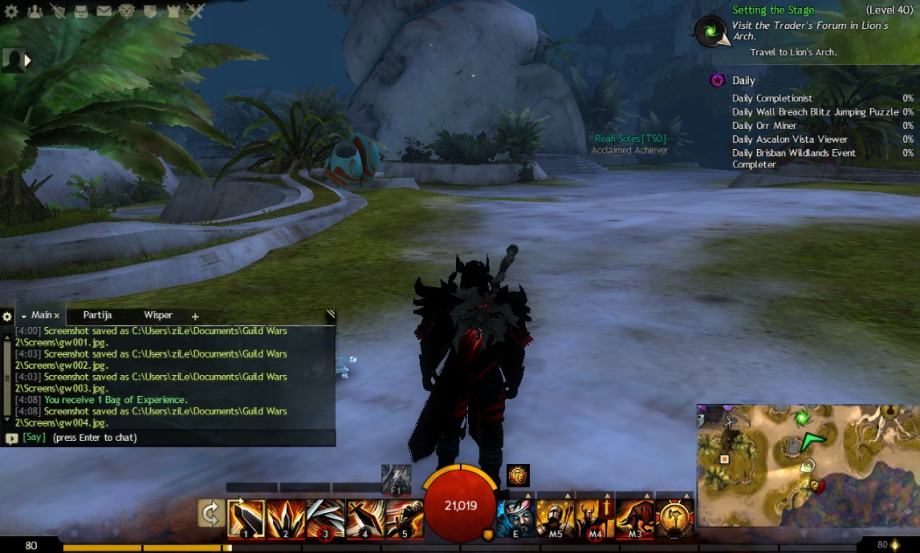Close the Main chat tab
This screenshot has width=920, height=553.
point(57,316)
